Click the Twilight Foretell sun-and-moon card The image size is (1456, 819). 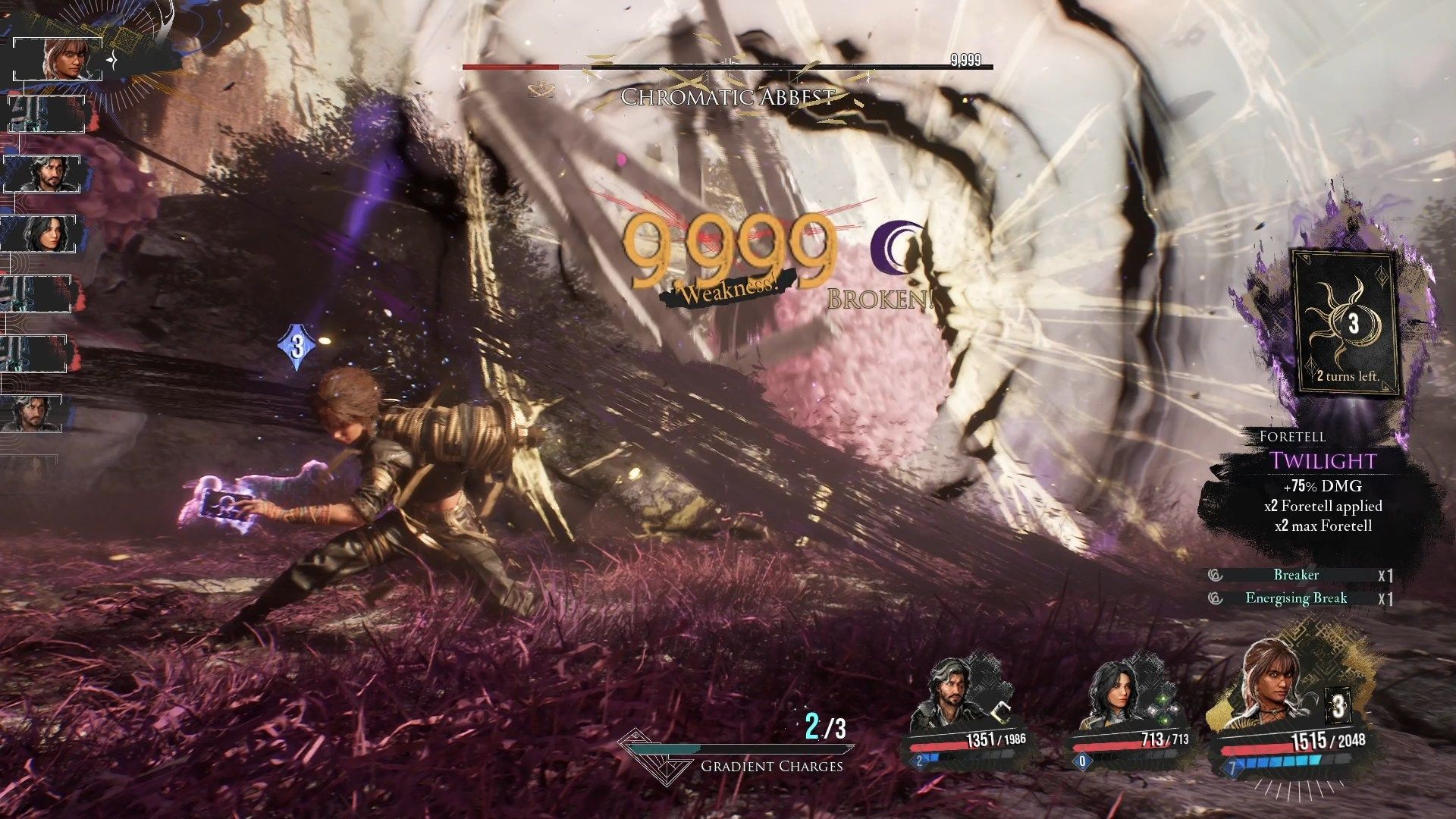[1346, 322]
